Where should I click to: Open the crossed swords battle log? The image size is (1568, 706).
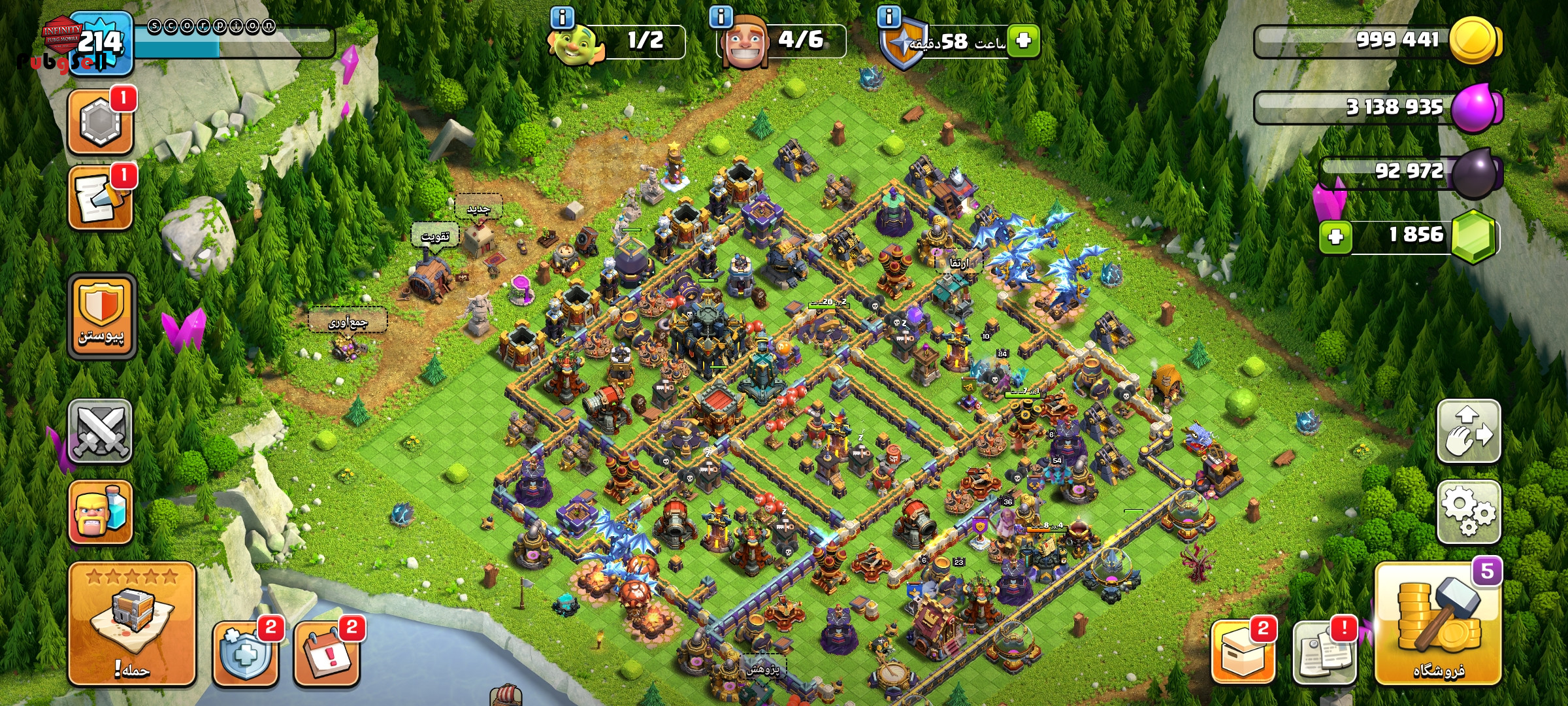pos(100,431)
